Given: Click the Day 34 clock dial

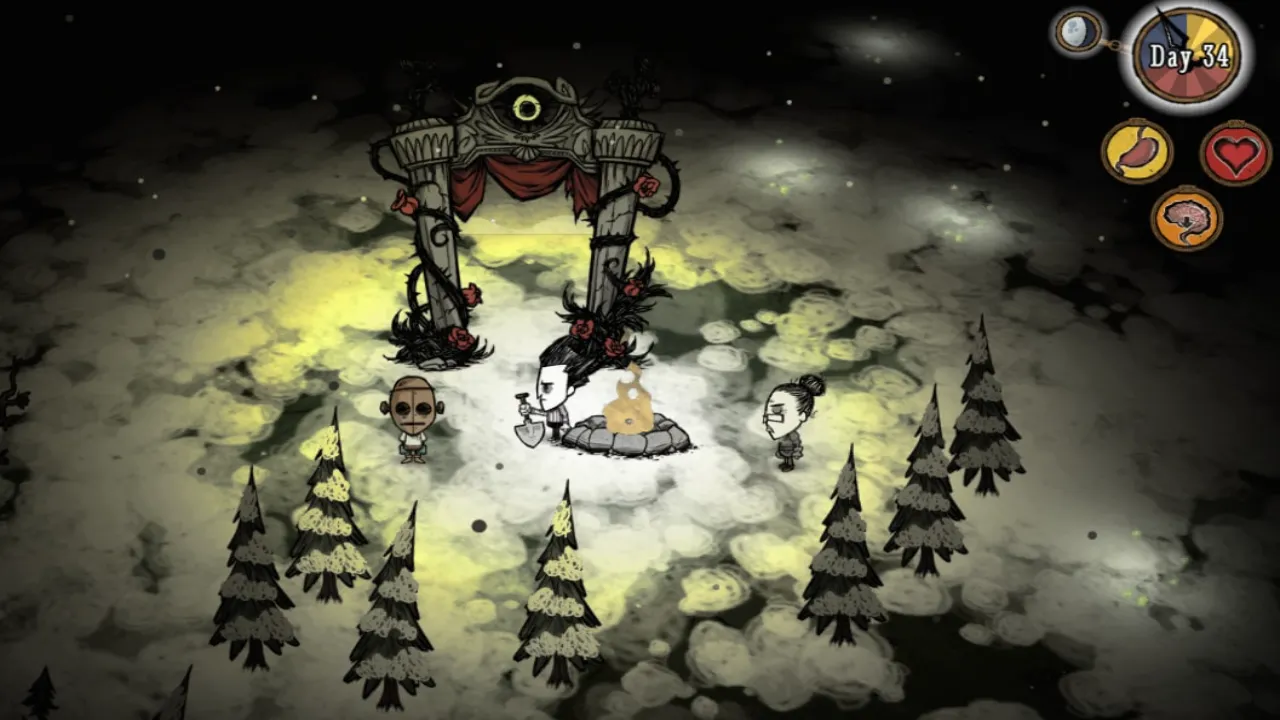Looking at the screenshot, I should point(1187,56).
